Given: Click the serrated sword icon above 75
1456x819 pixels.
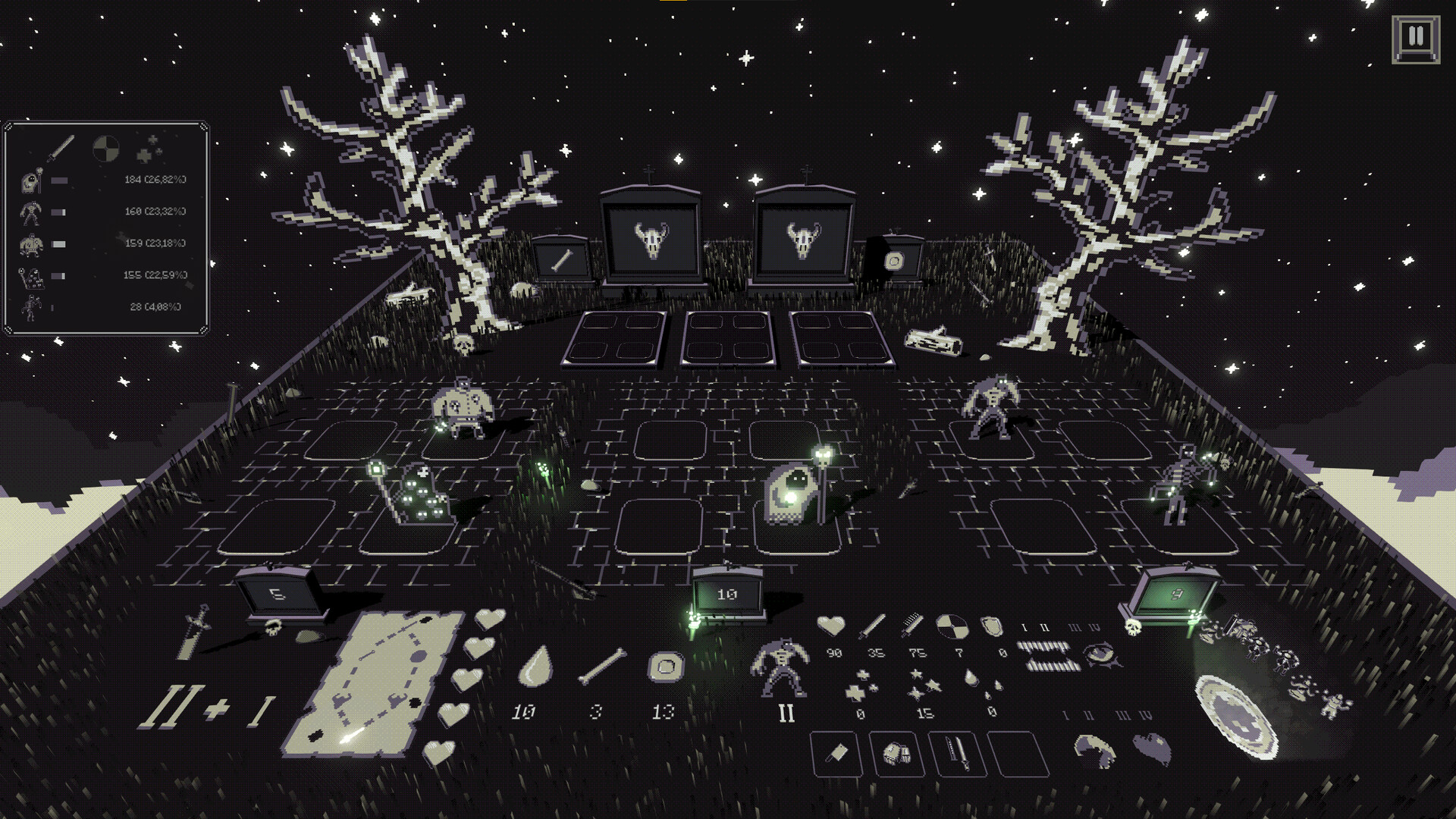Looking at the screenshot, I should 912,625.
